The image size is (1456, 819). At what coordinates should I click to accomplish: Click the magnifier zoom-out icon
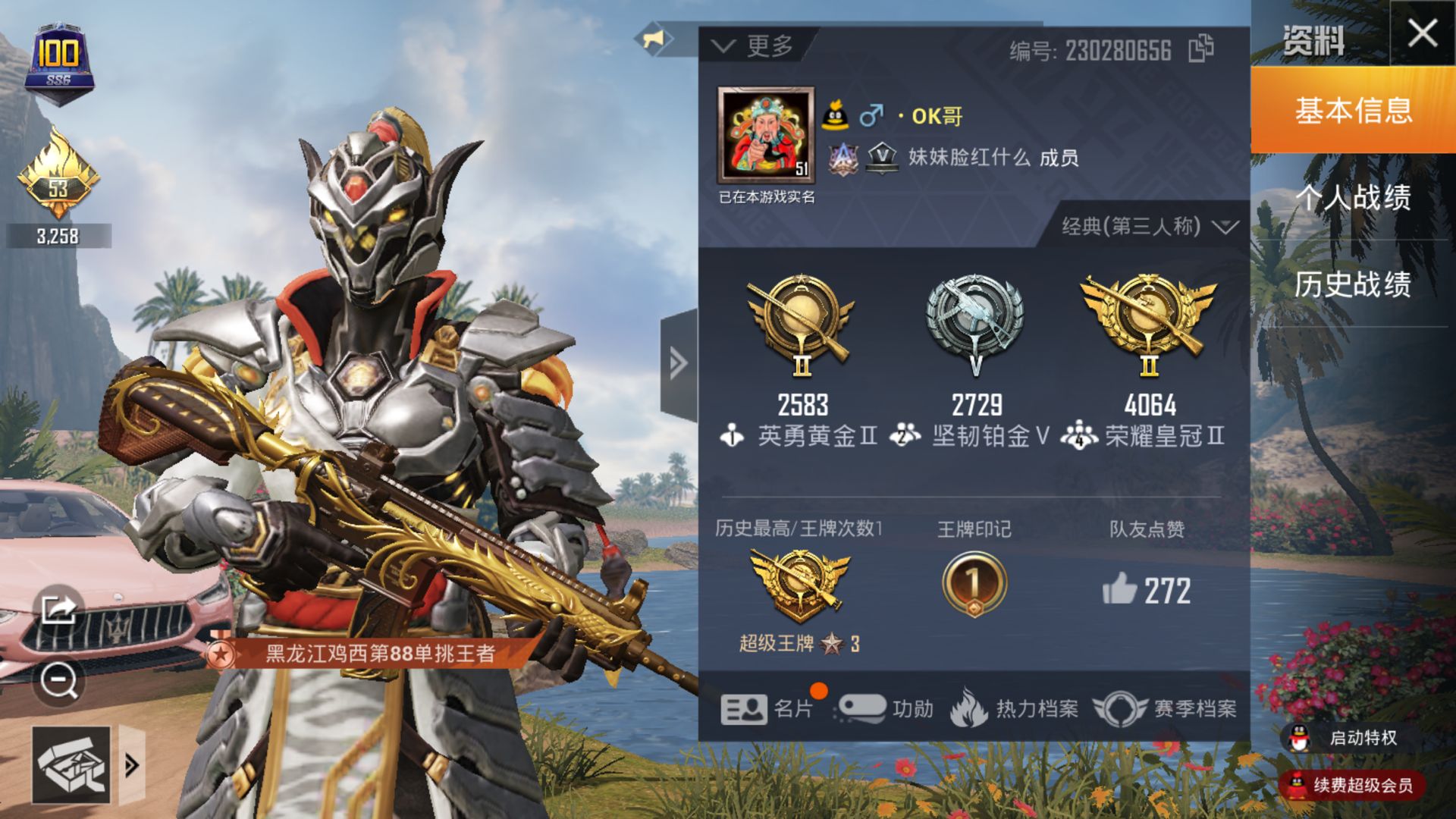[59, 680]
